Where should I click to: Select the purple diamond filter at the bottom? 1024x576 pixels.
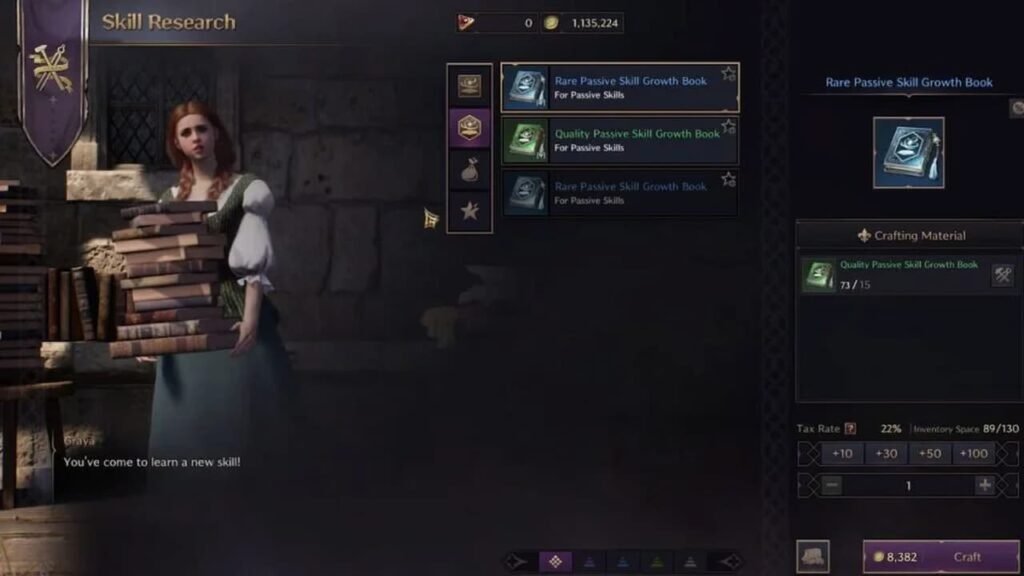(555, 561)
